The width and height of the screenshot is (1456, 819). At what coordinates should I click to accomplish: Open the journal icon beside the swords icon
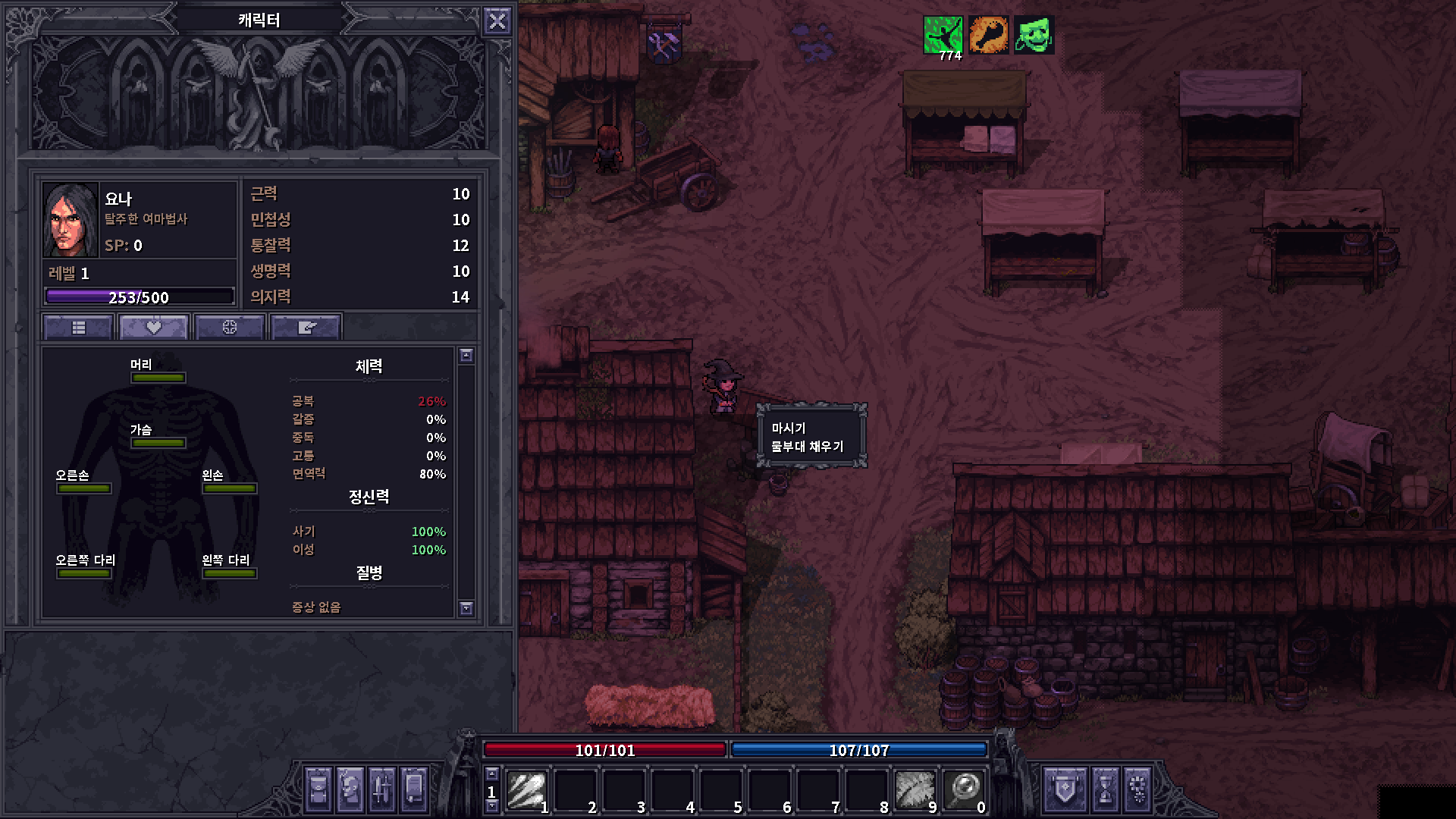point(413,791)
